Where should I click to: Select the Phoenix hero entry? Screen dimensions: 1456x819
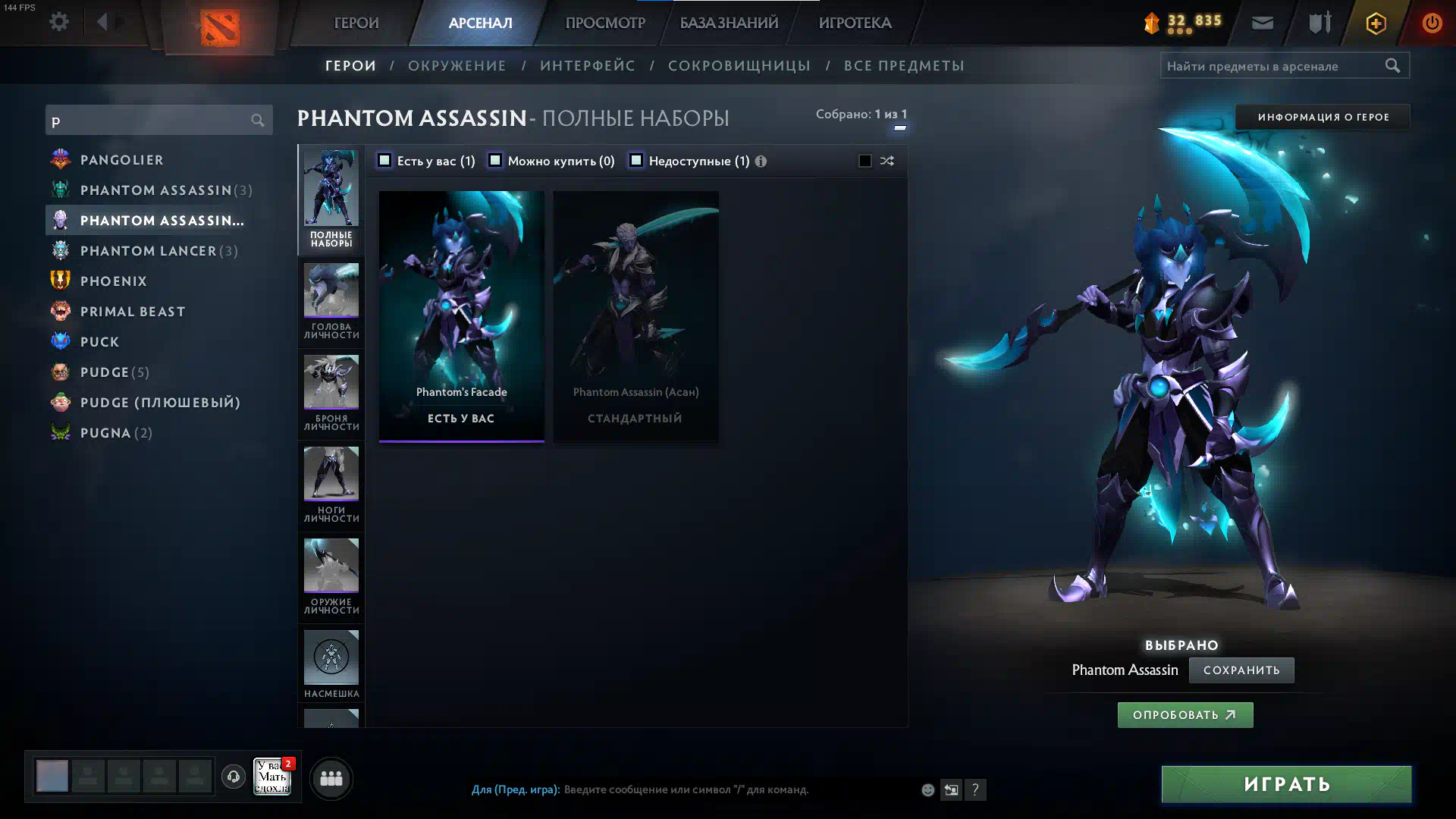[x=114, y=281]
